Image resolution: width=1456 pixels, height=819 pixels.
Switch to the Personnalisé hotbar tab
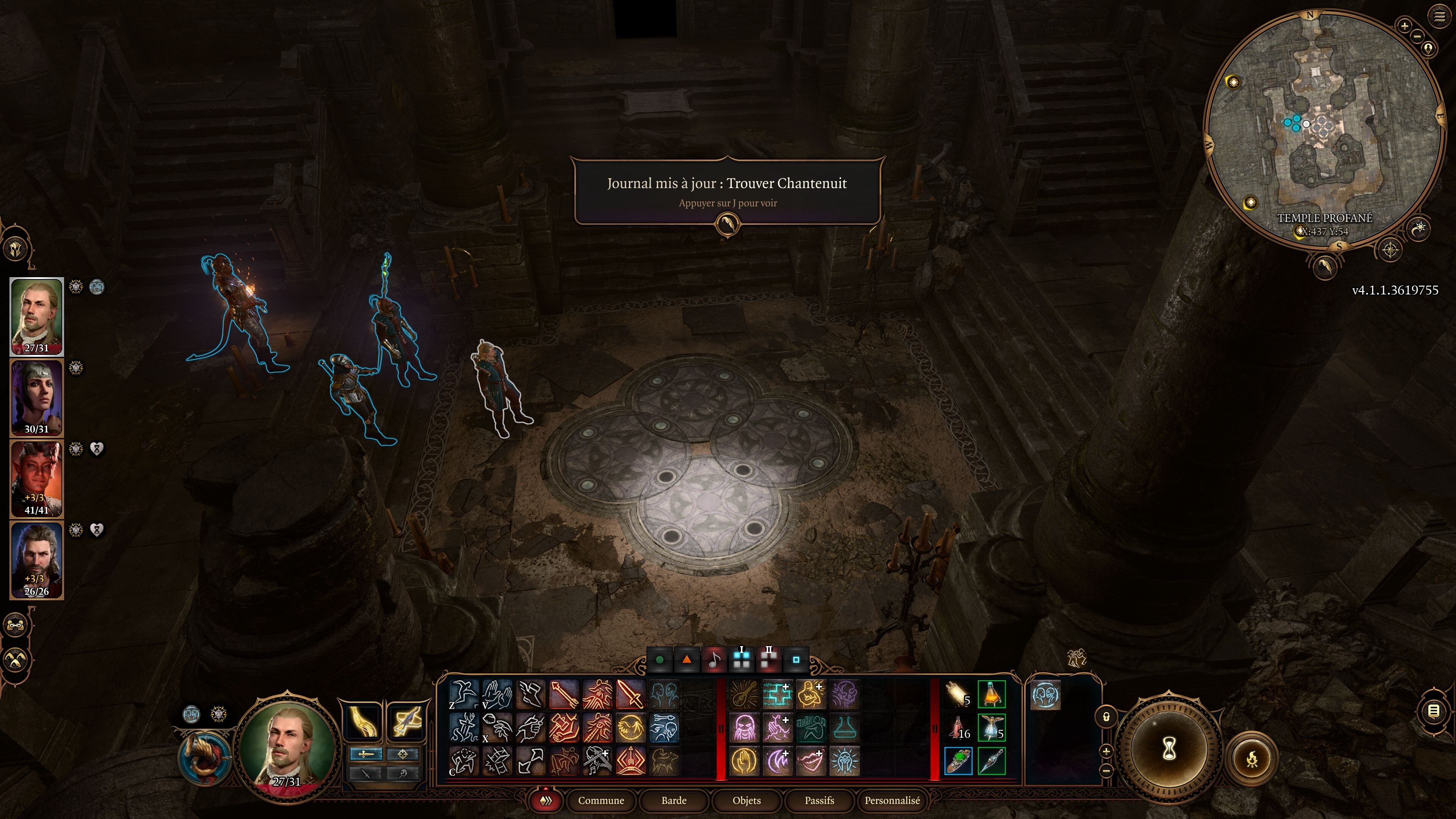click(892, 800)
